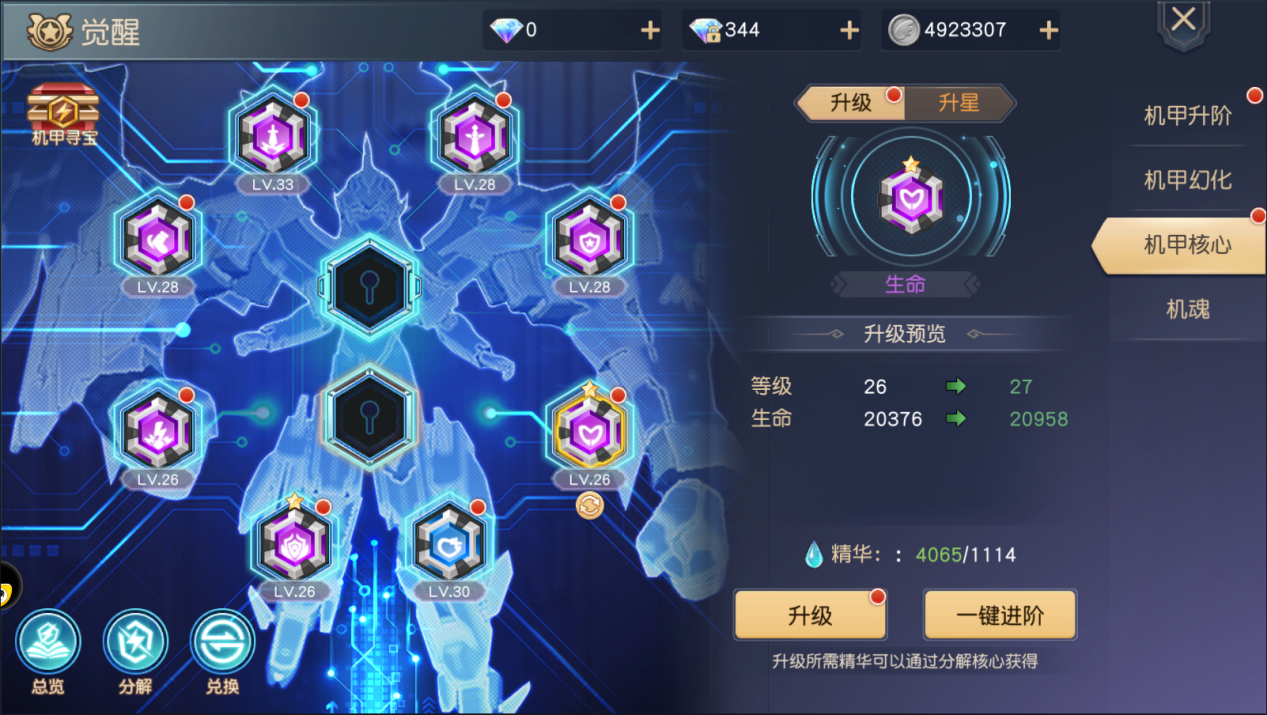
Task: Click the 升级 upgrade button
Action: pyautogui.click(x=810, y=615)
